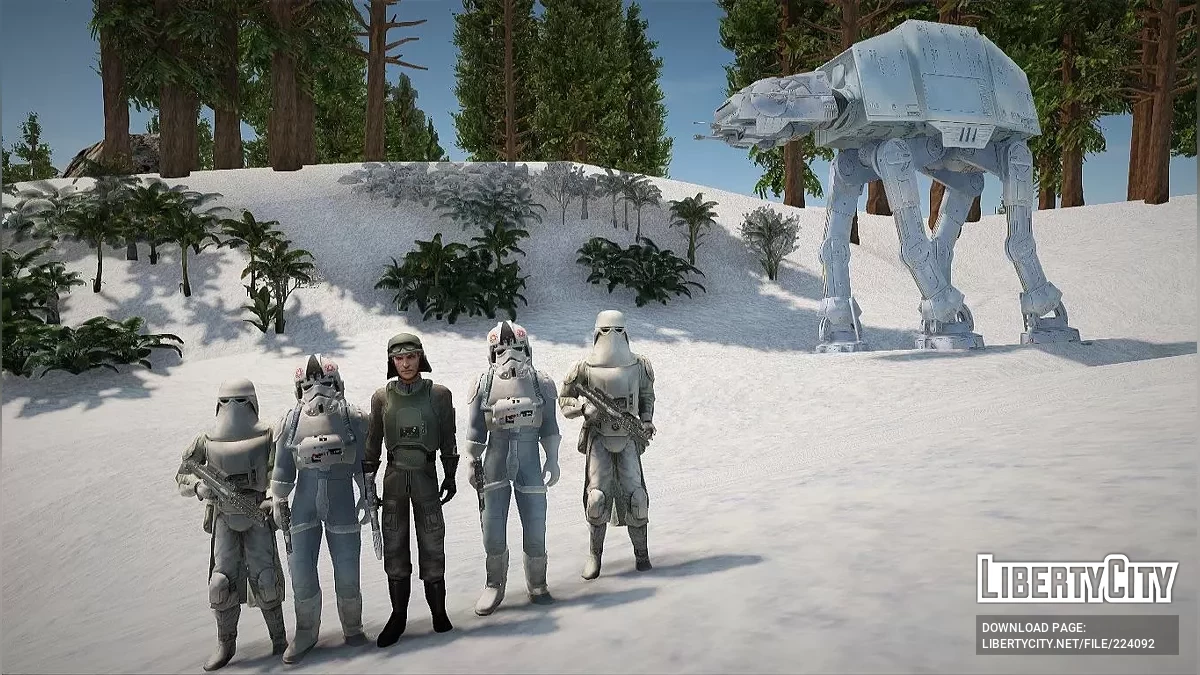Click the LibertyCity logo watermark
Image resolution: width=1200 pixels, height=675 pixels.
pyautogui.click(x=1077, y=579)
